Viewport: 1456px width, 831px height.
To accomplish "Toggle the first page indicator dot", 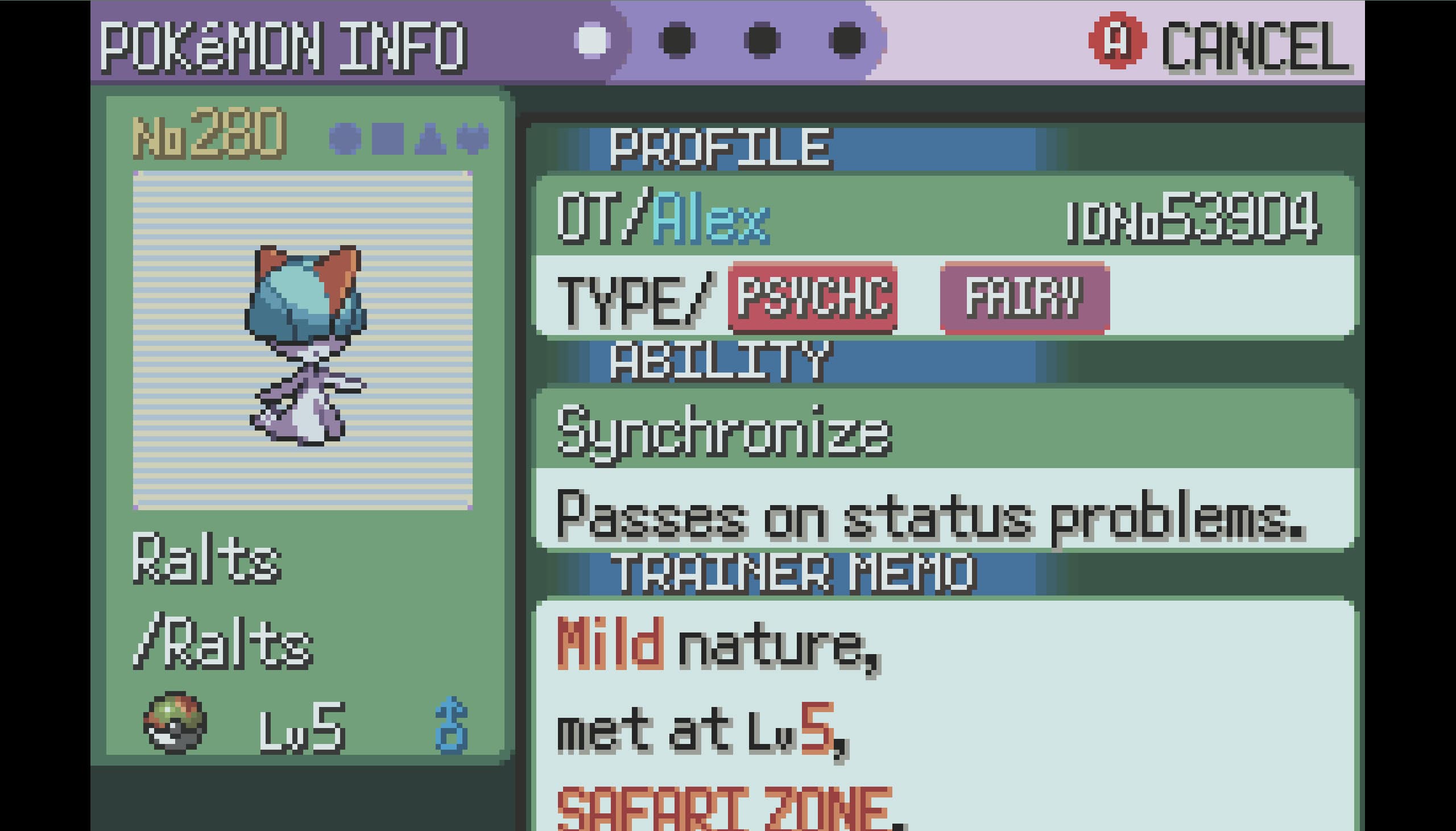I will pos(593,40).
